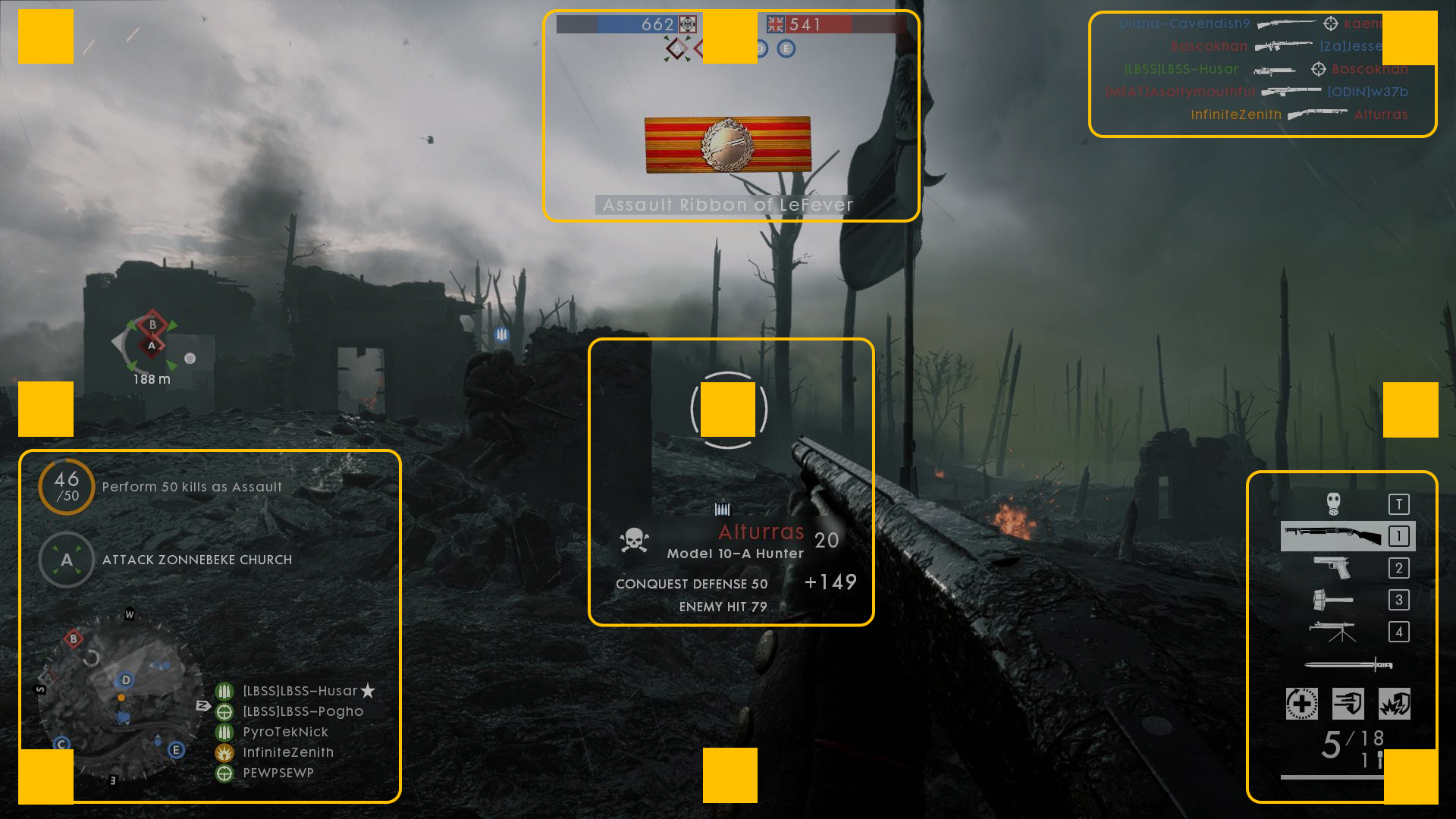1456x819 pixels.
Task: Switch to the pistol in slot 2
Action: pos(1332,567)
